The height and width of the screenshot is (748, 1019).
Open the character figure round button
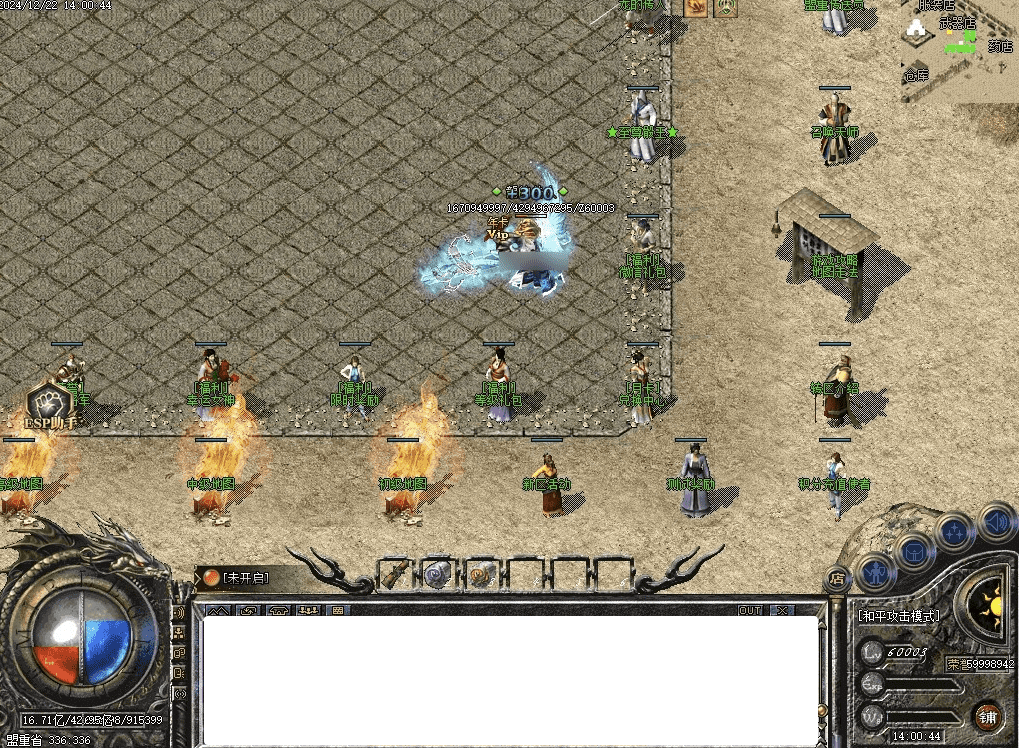874,572
